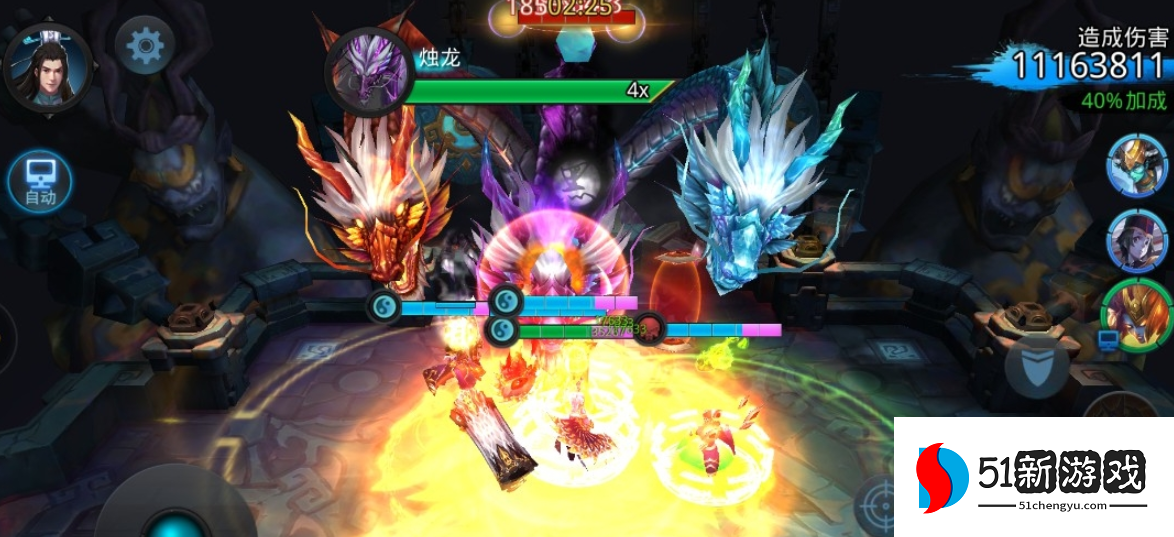Open the 51新游戏 watermark logo
This screenshot has height=537, width=1174.
point(1034,476)
